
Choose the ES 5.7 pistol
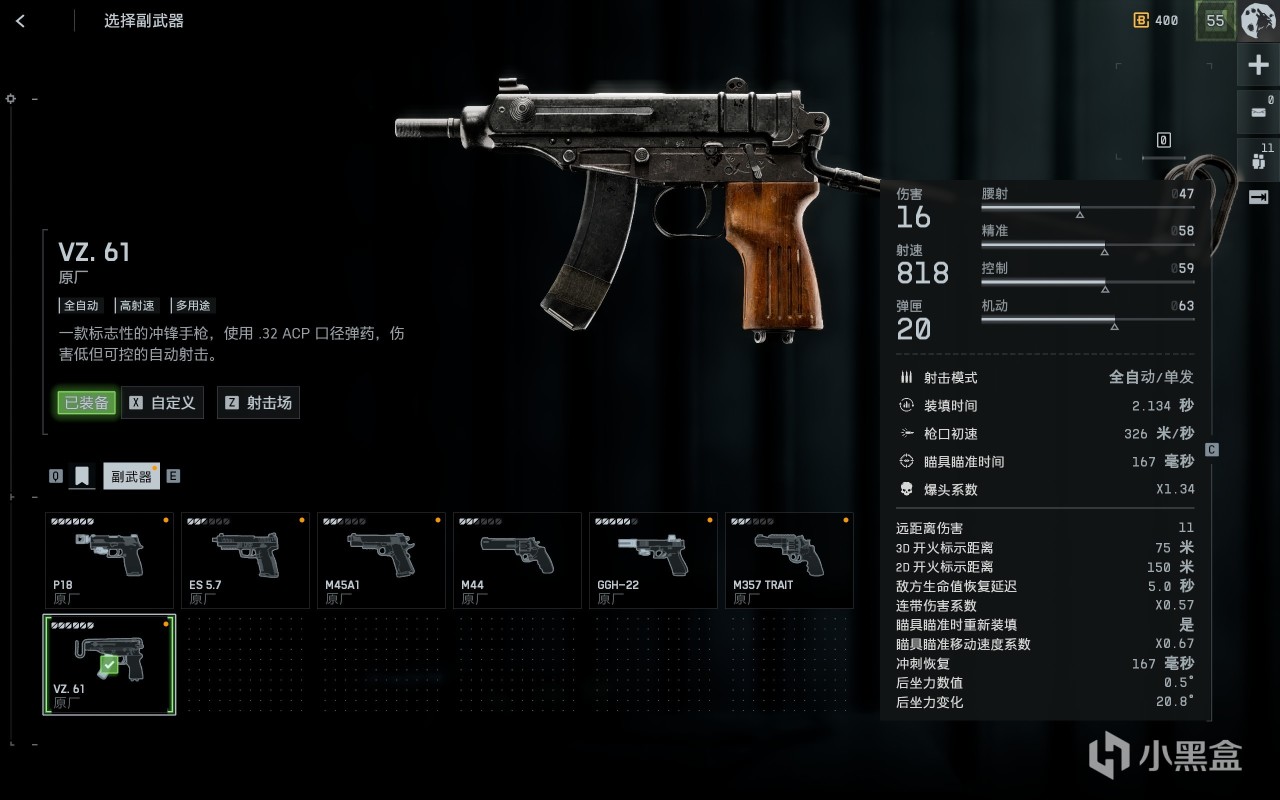[x=245, y=560]
